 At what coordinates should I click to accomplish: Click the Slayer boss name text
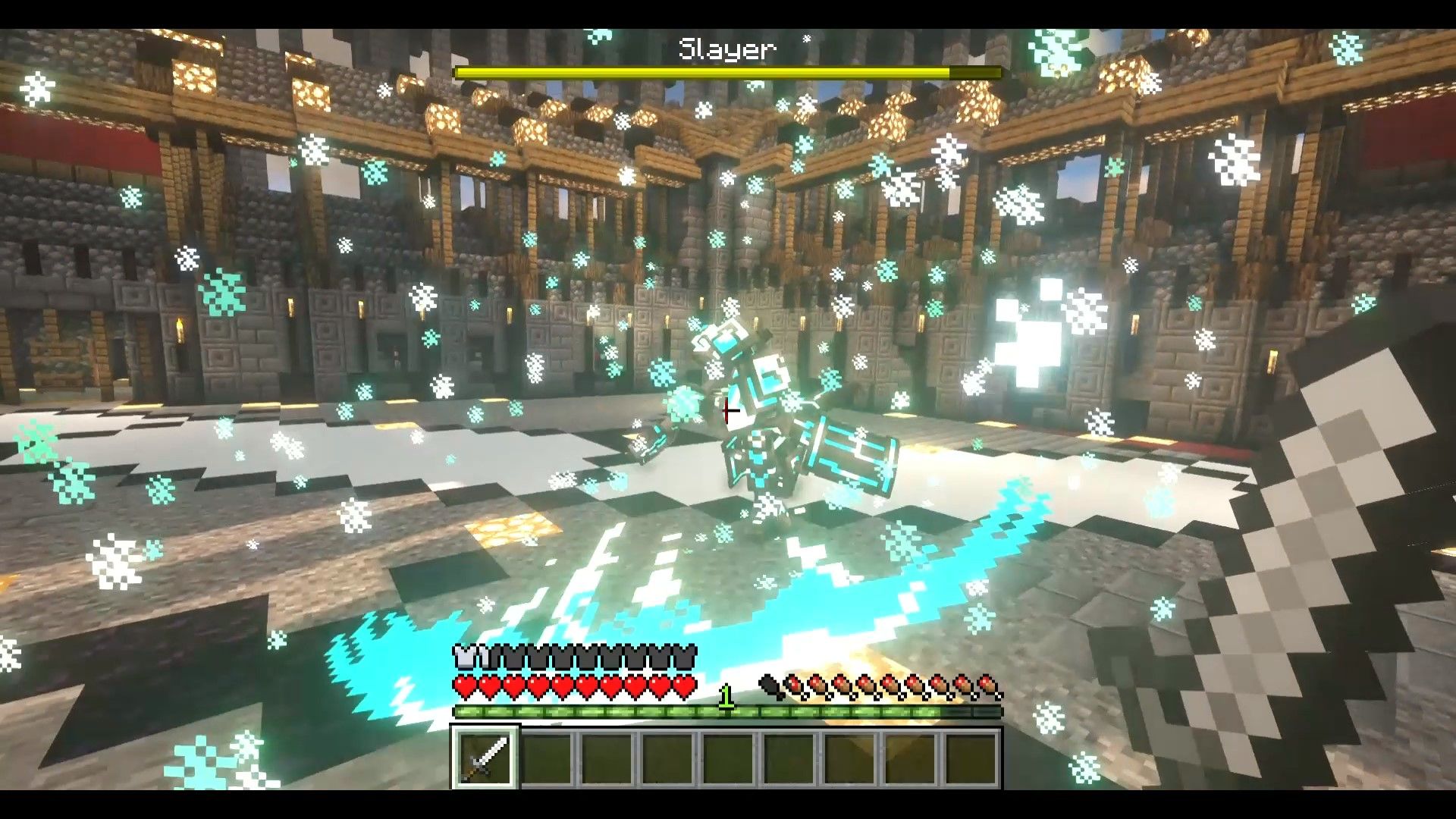coord(726,47)
